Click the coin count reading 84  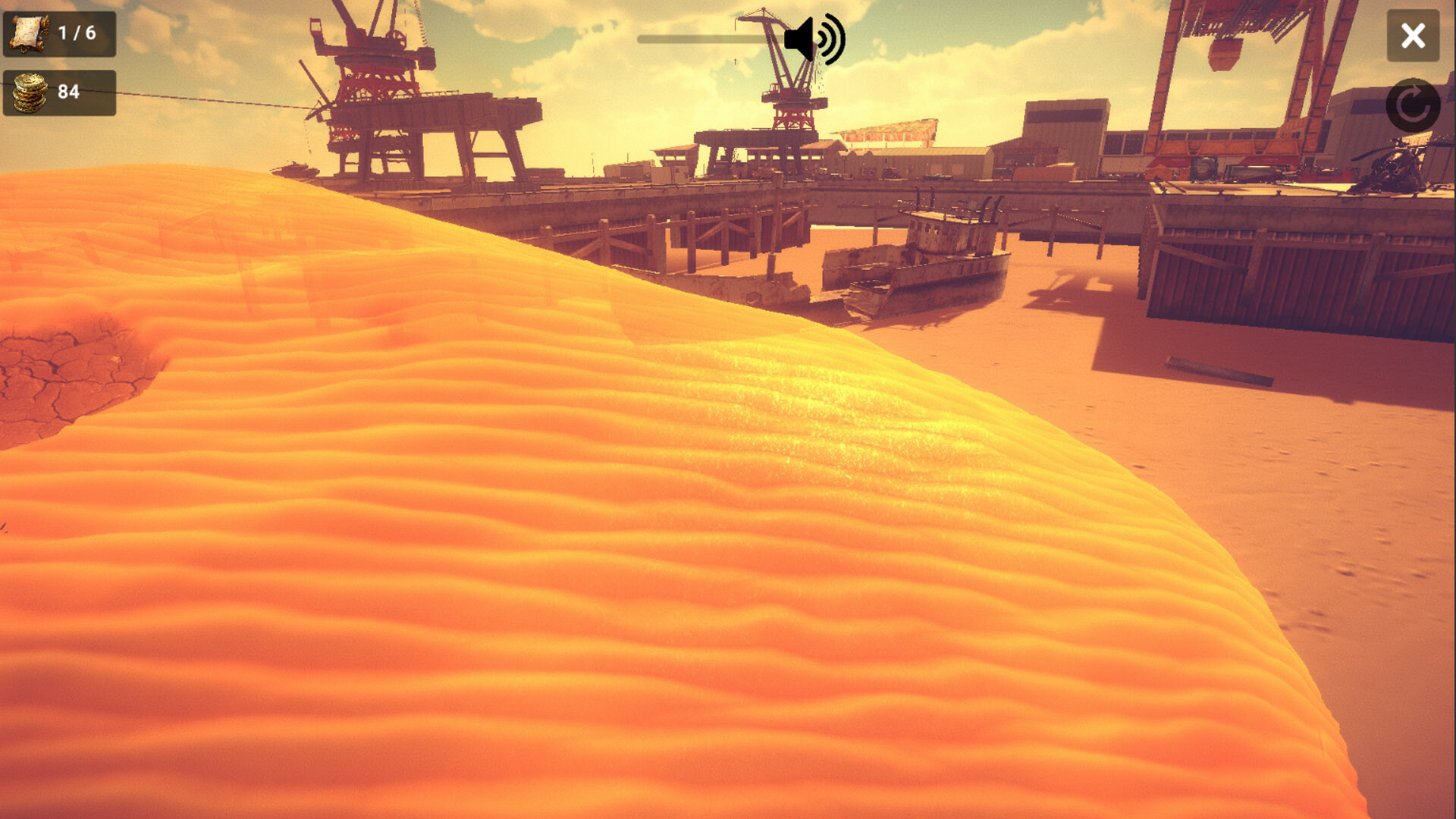[x=69, y=93]
